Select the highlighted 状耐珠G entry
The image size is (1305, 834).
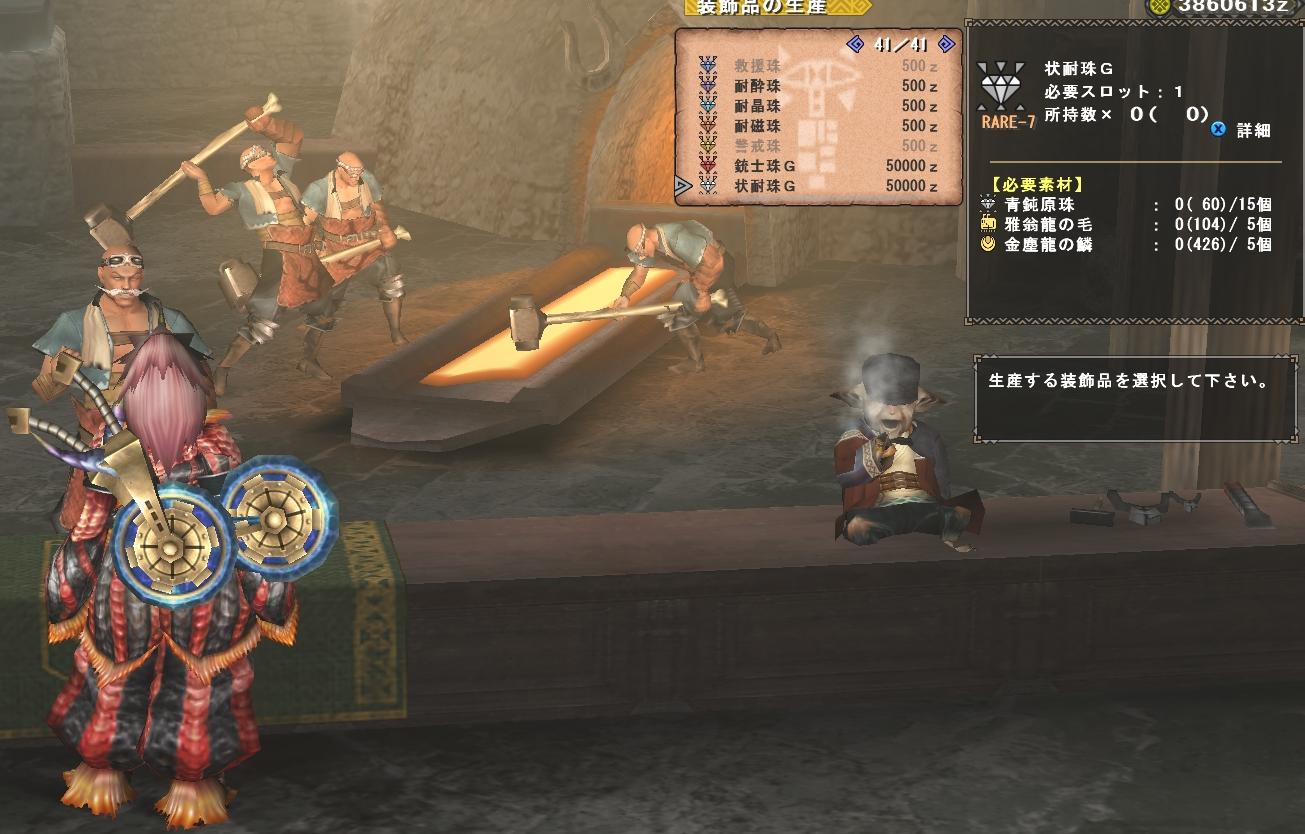pyautogui.click(x=820, y=186)
